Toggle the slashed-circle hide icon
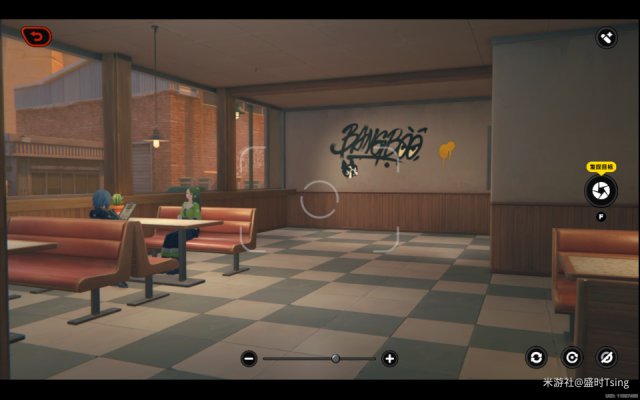 (606, 357)
